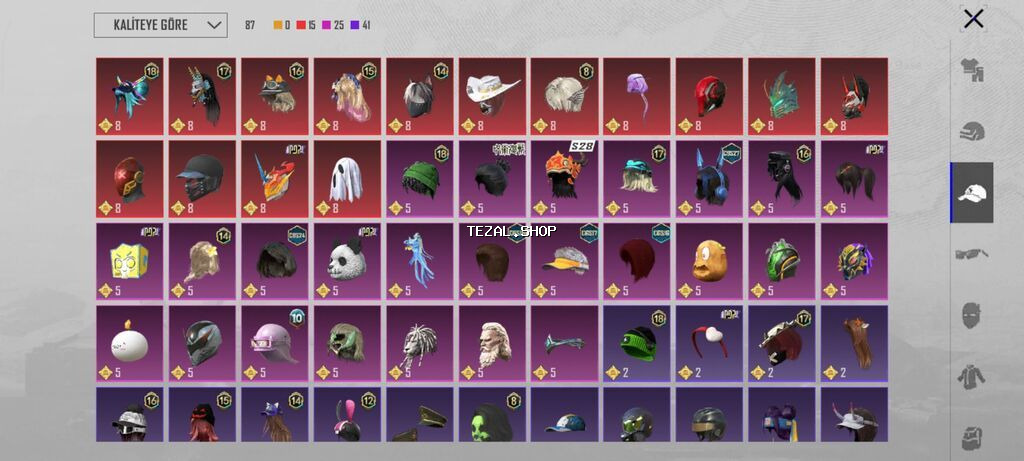Open the glasses category tab
The image size is (1024, 461).
[972, 254]
